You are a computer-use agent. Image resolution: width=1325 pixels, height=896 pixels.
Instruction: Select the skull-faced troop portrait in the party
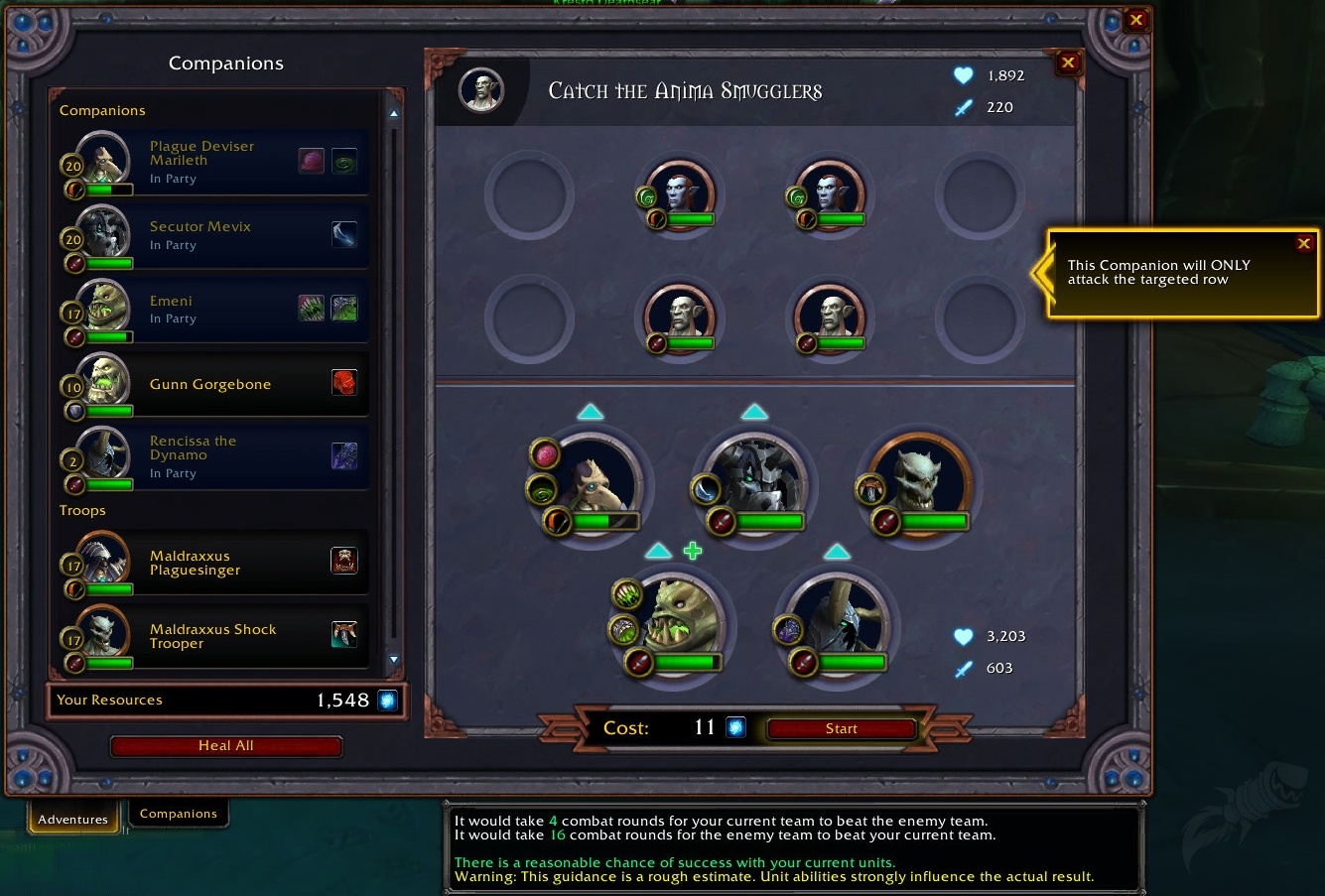point(920,484)
